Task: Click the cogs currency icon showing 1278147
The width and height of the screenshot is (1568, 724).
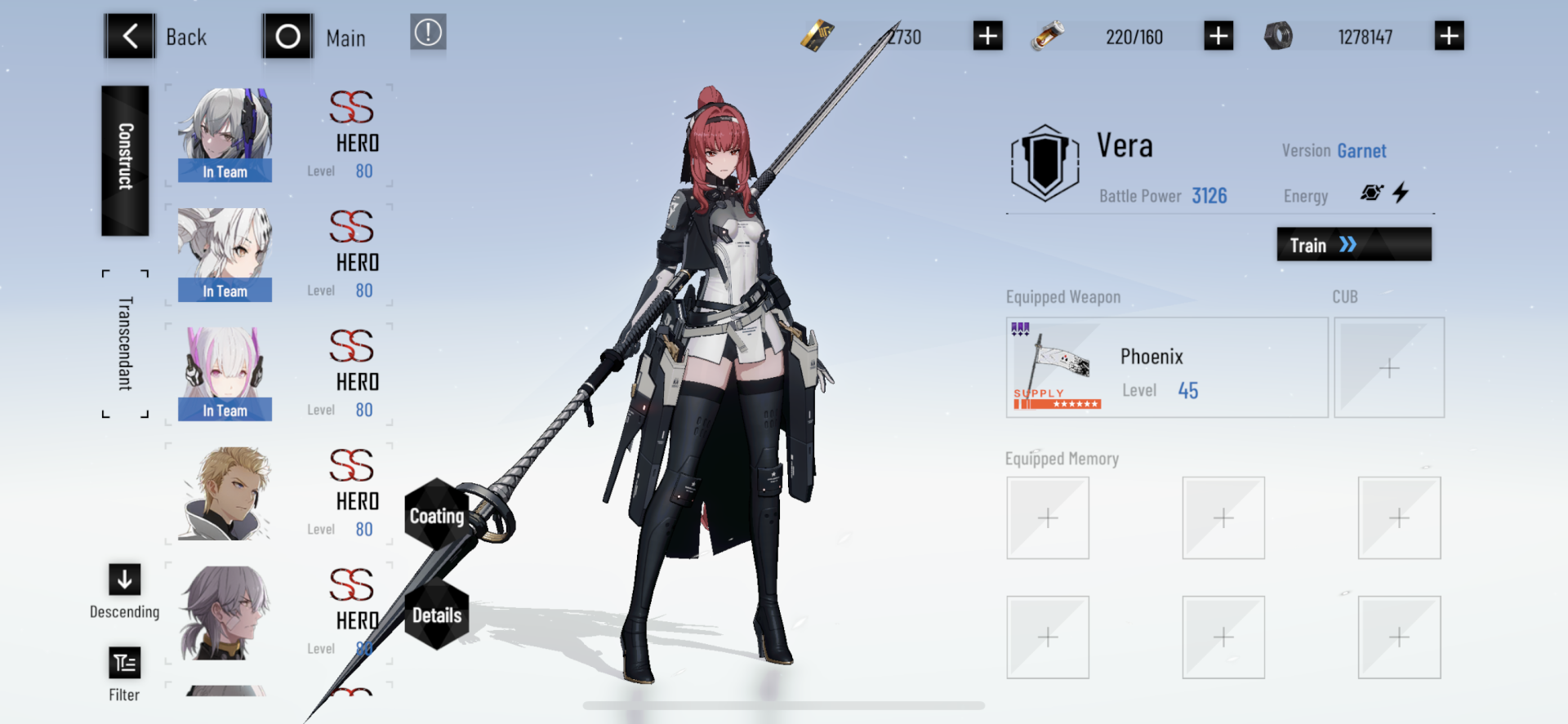Action: (1280, 36)
